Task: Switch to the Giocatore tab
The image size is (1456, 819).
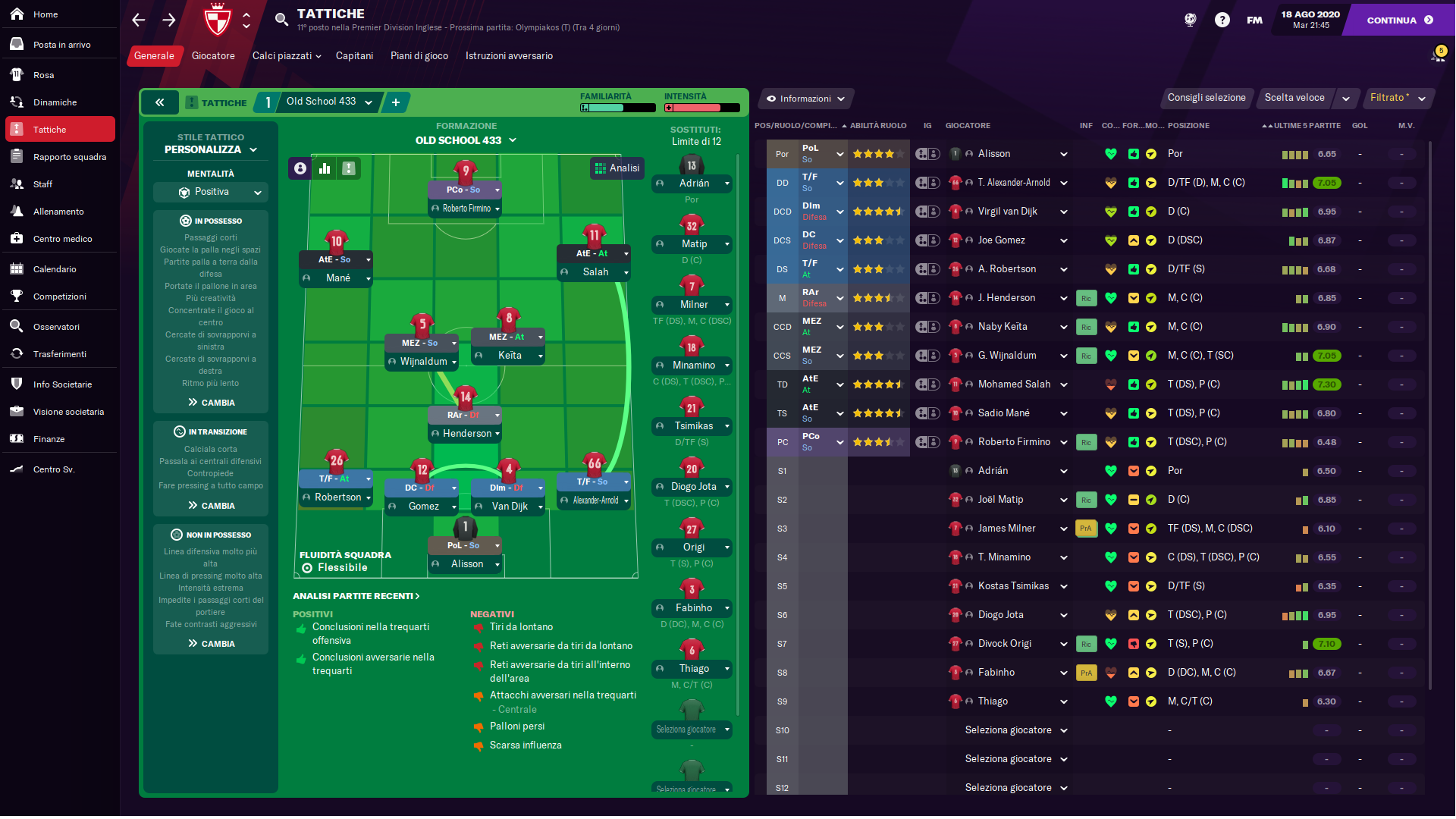Action: click(213, 56)
